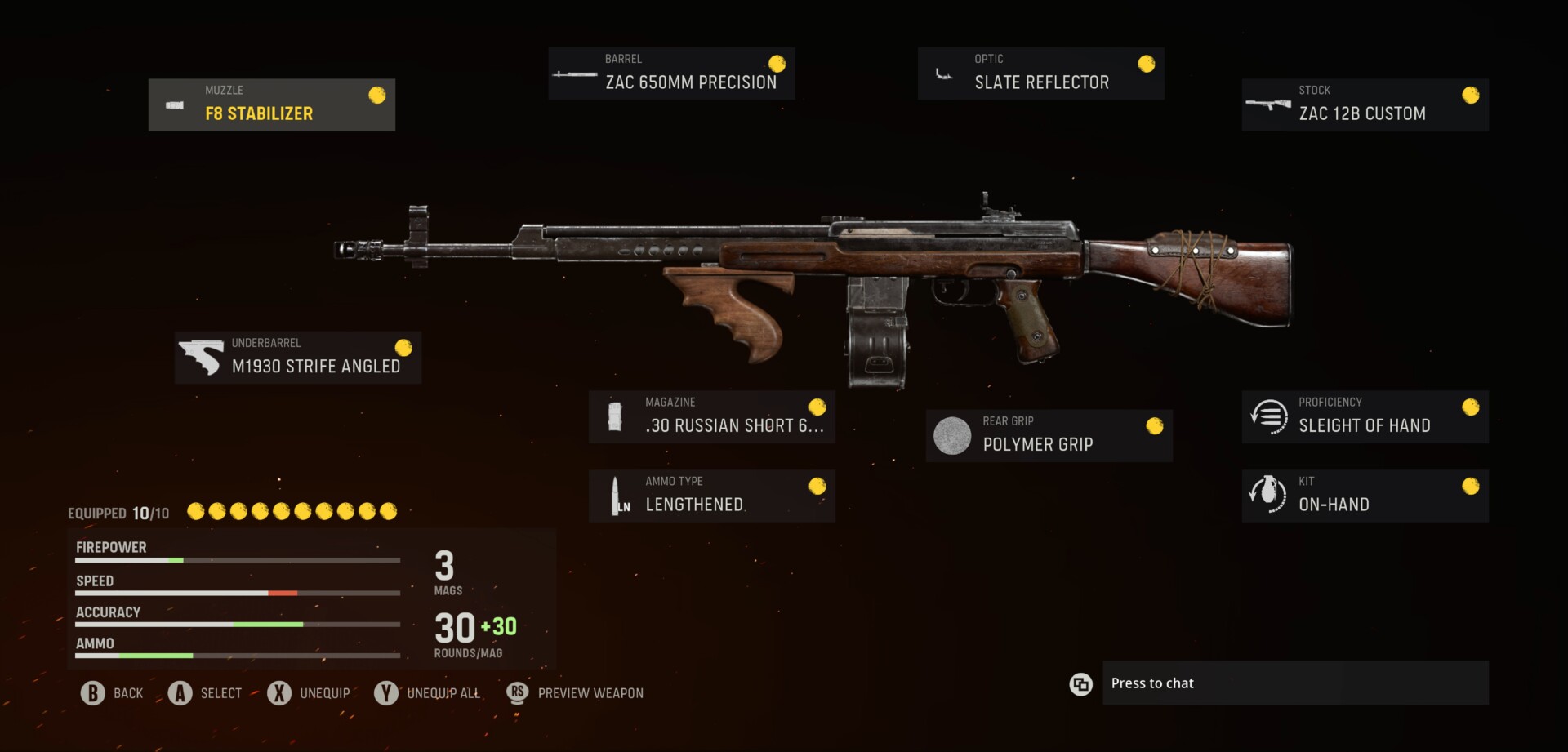
Task: Choose the Slate Reflector optic slot
Action: (1040, 73)
